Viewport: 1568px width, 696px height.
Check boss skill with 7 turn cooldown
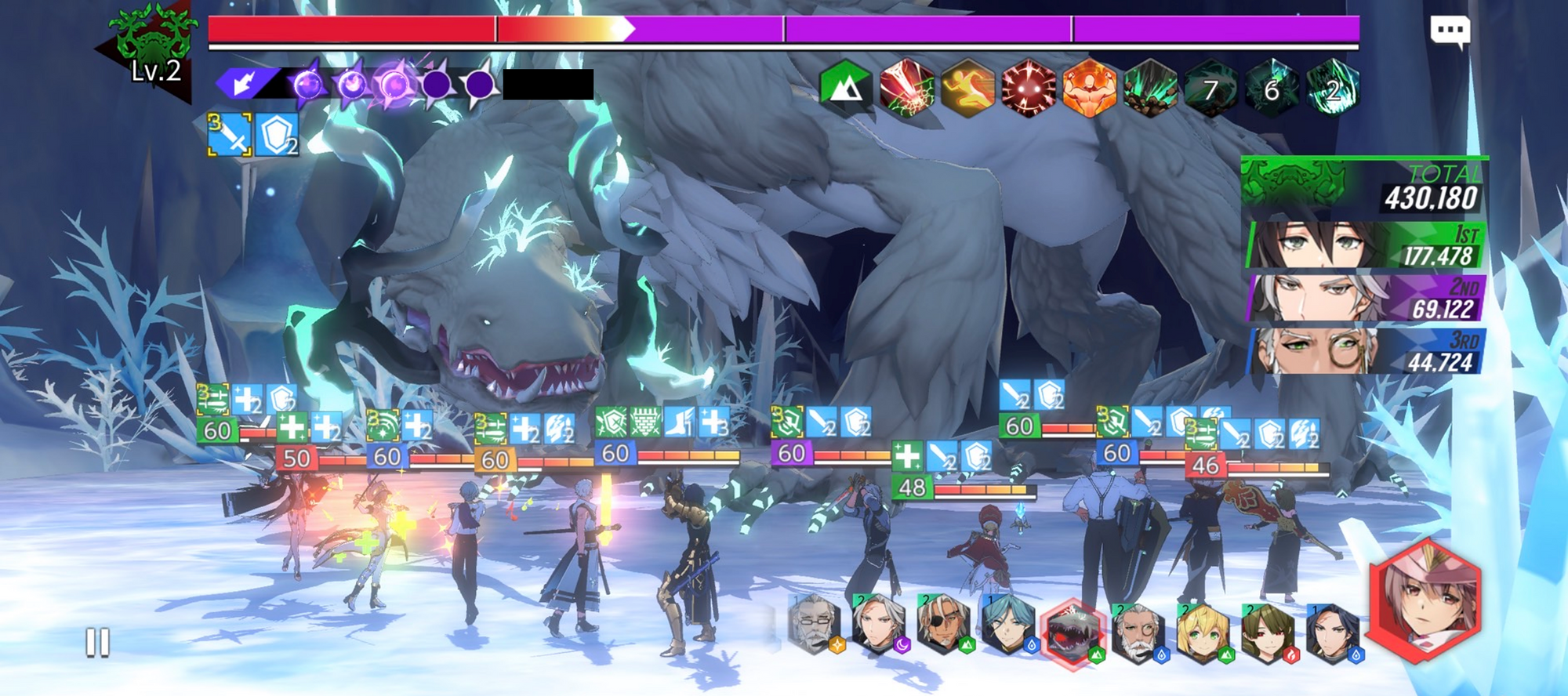coord(1210,89)
